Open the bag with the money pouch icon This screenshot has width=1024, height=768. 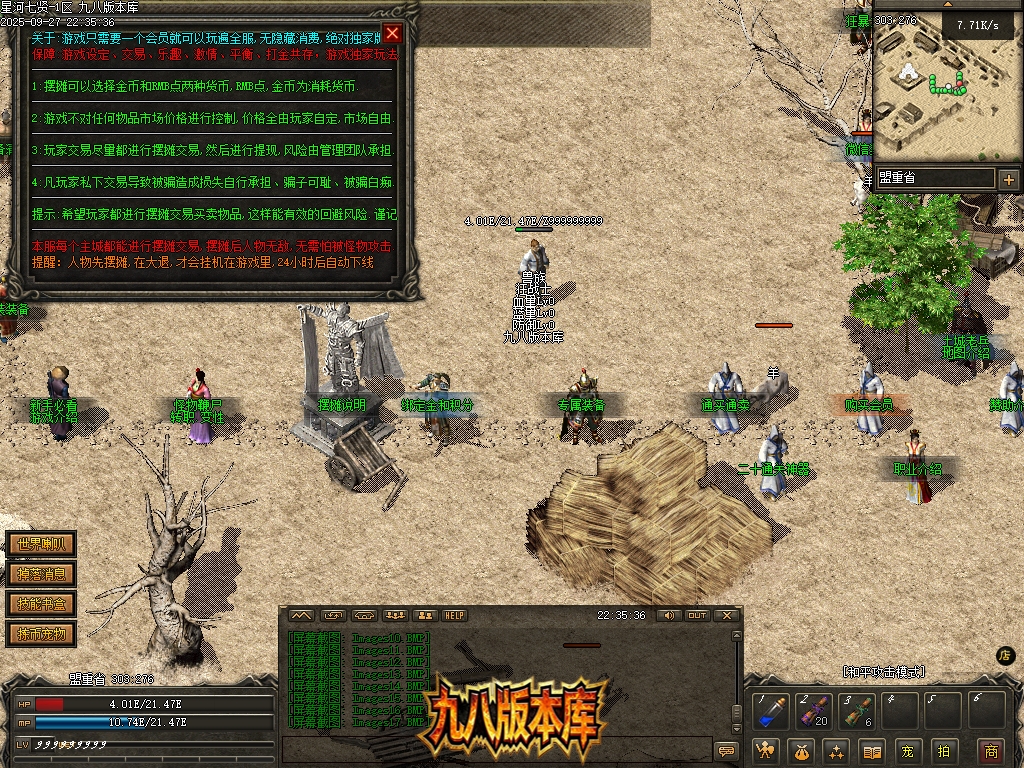pyautogui.click(x=802, y=751)
